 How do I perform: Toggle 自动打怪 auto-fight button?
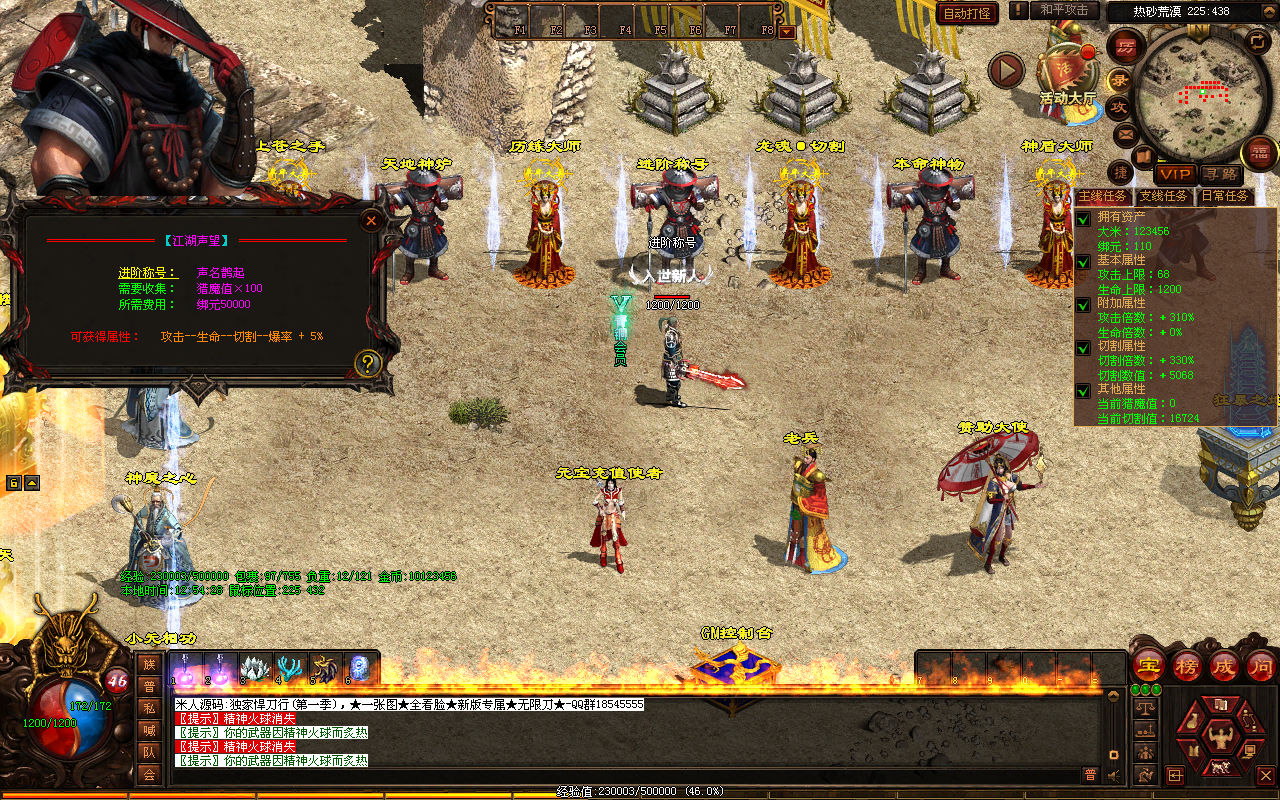pyautogui.click(x=967, y=13)
